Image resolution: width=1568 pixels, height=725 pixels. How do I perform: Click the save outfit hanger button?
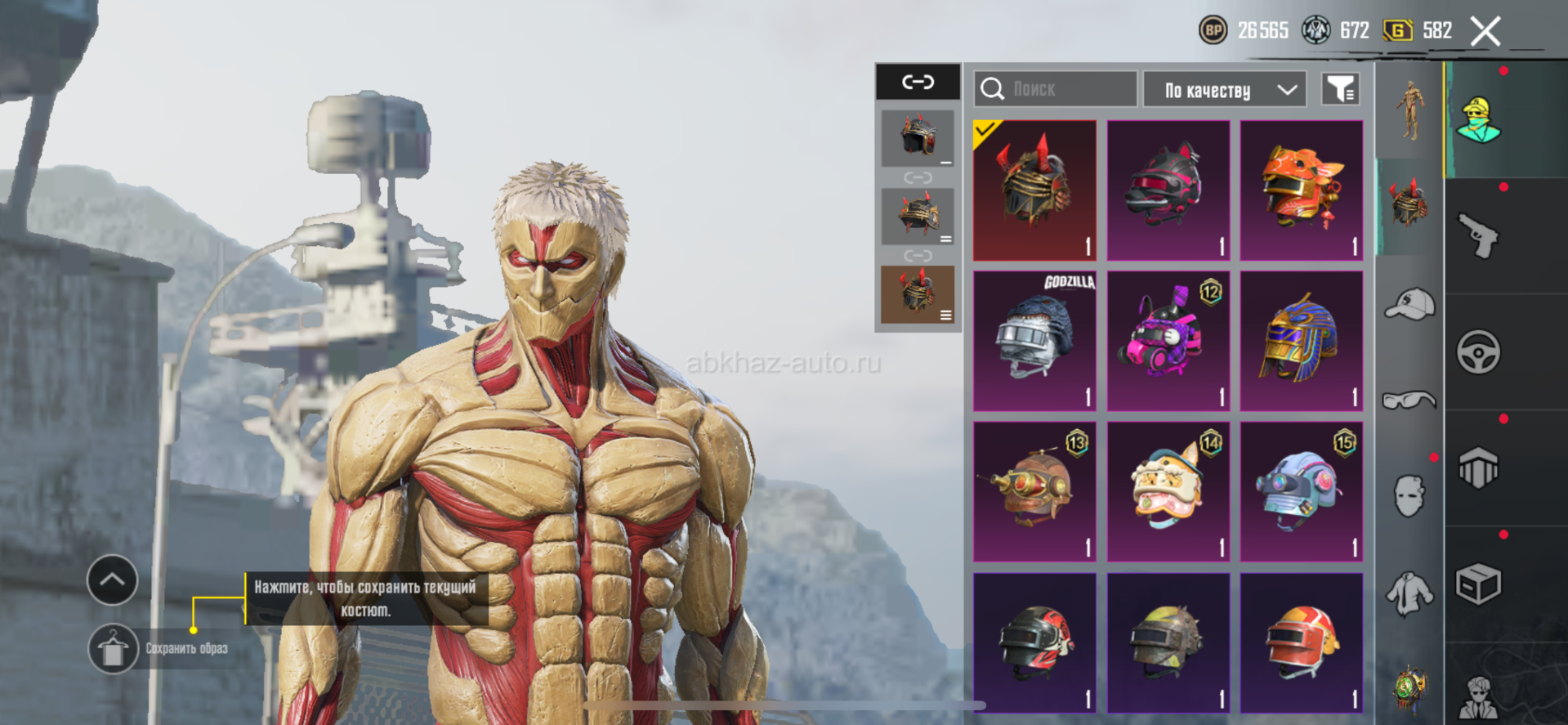(x=113, y=650)
